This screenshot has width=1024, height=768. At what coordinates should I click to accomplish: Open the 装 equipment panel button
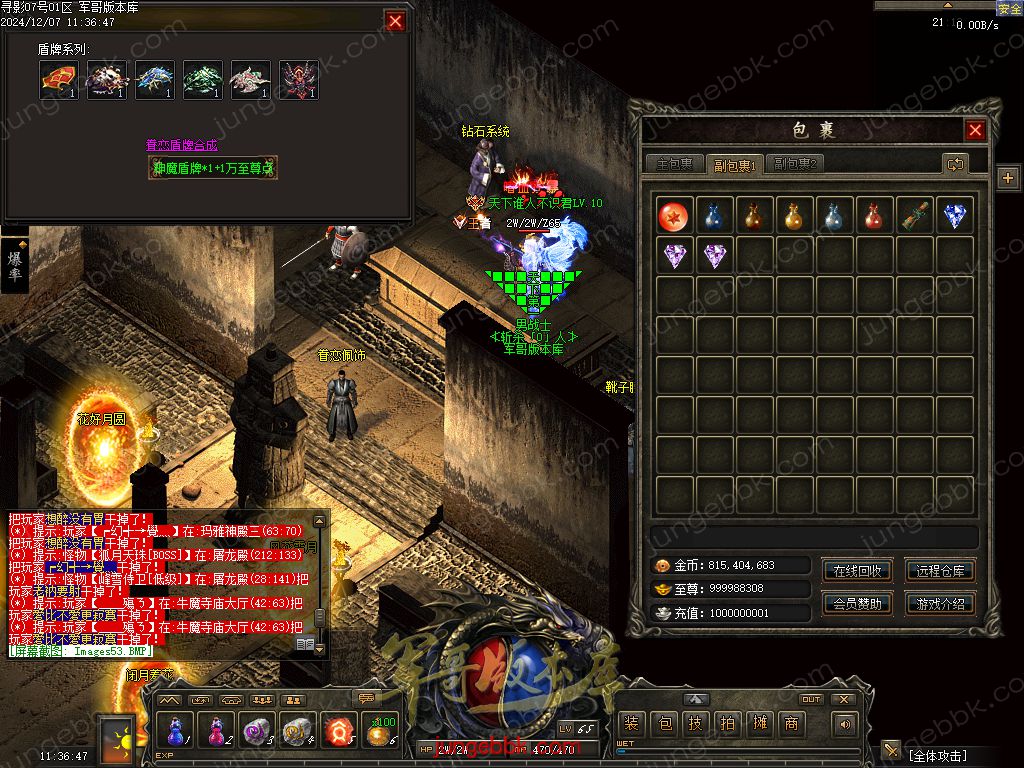(x=631, y=724)
